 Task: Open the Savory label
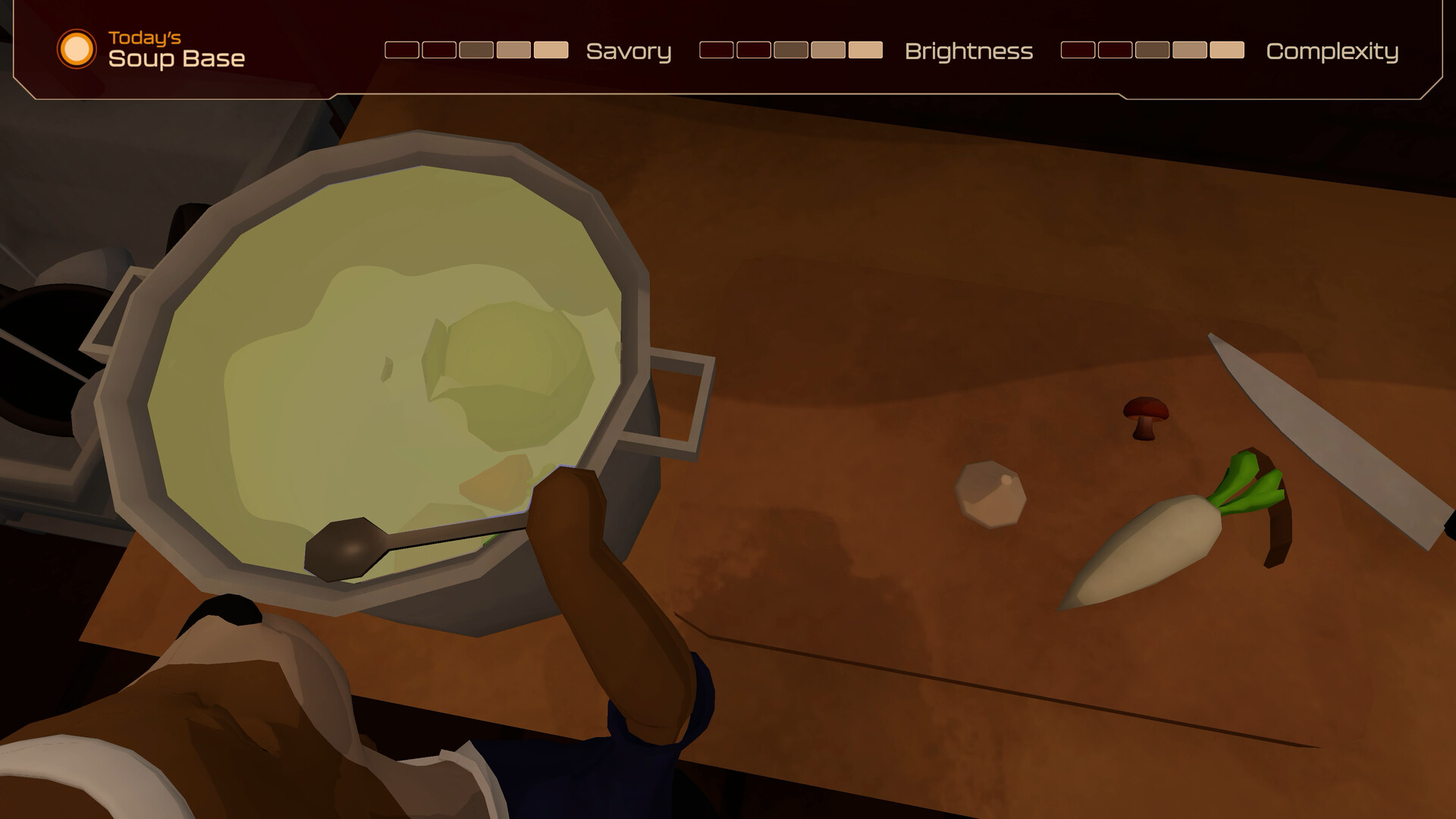pos(628,52)
